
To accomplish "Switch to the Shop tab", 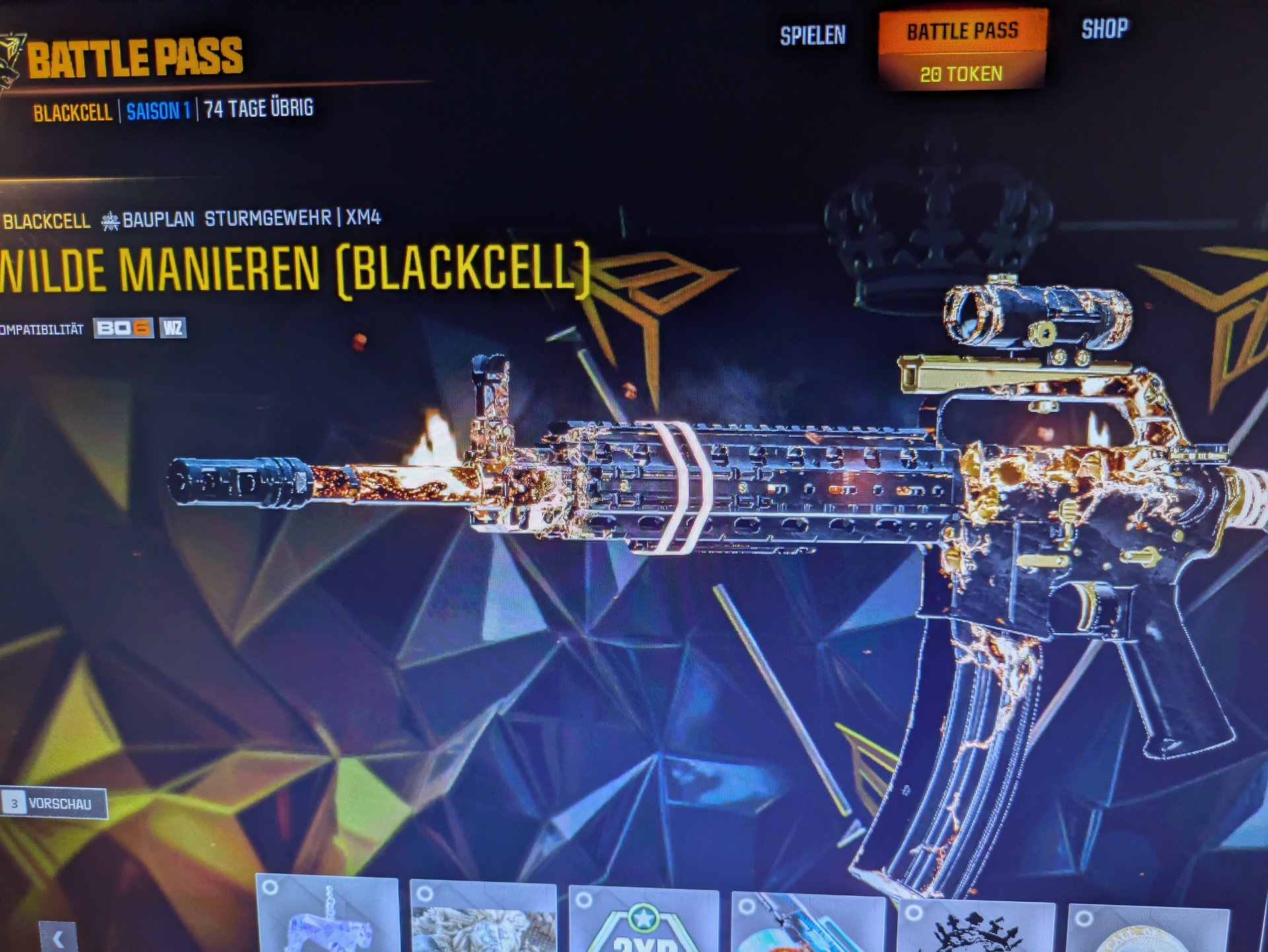I will pos(1104,29).
